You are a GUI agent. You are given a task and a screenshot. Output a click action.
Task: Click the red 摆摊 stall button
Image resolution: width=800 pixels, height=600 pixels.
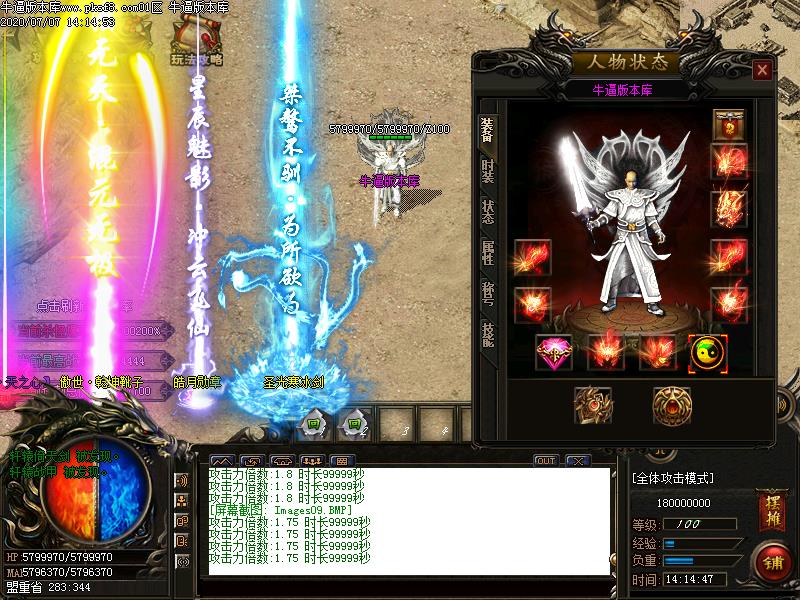(770, 502)
